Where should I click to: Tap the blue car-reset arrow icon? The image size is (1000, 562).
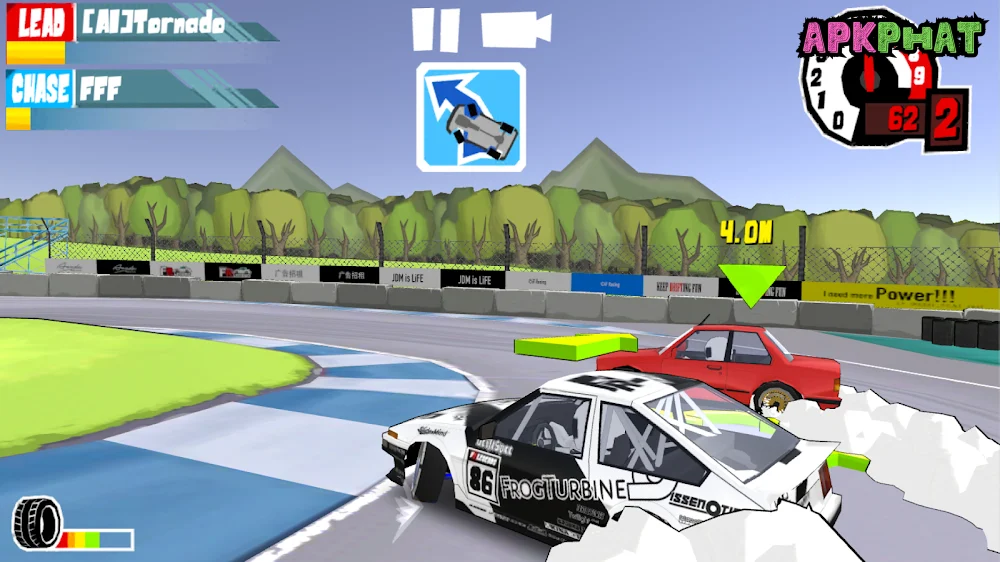471,117
